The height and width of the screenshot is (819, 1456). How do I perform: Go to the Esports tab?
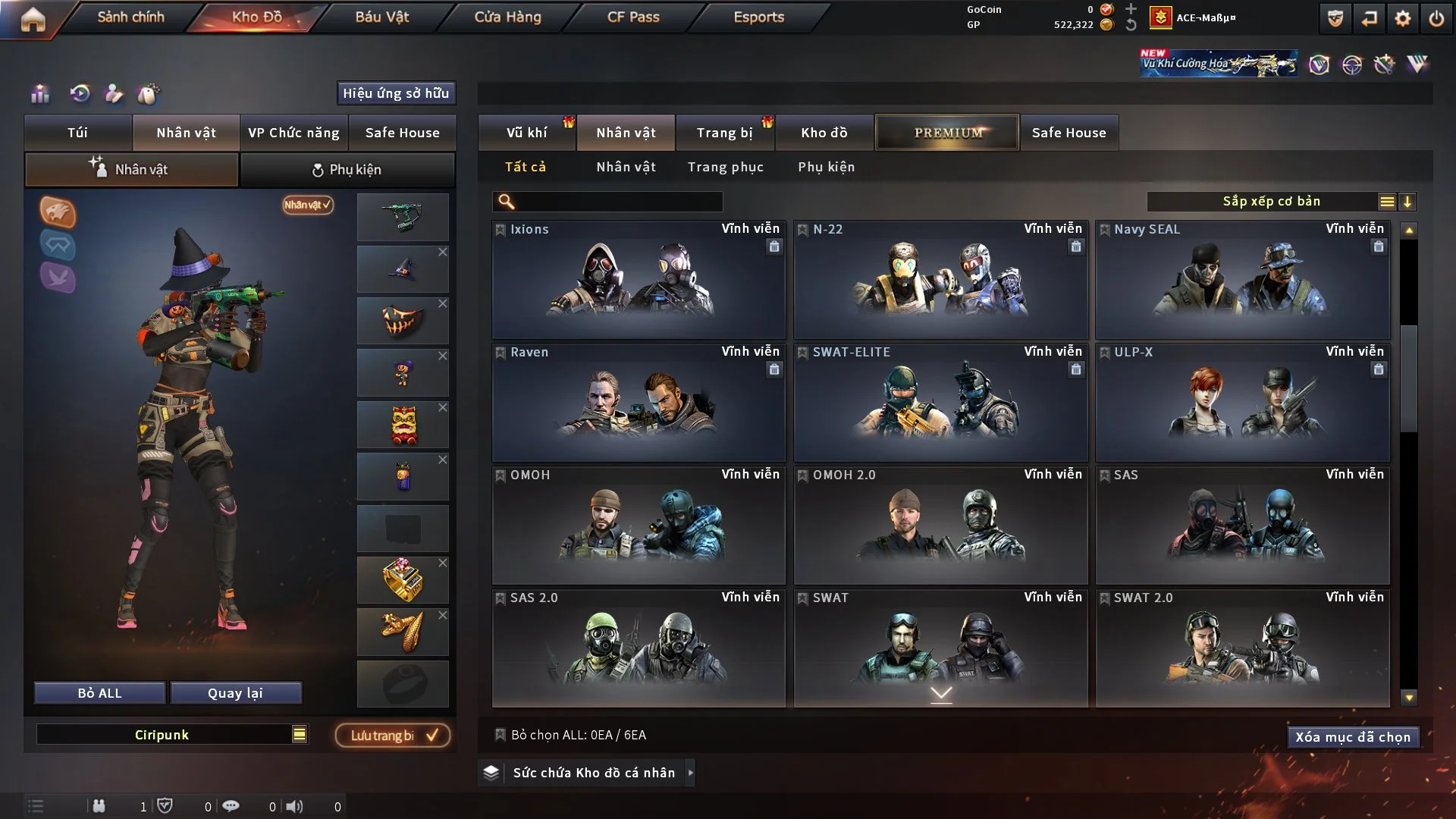pyautogui.click(x=758, y=17)
